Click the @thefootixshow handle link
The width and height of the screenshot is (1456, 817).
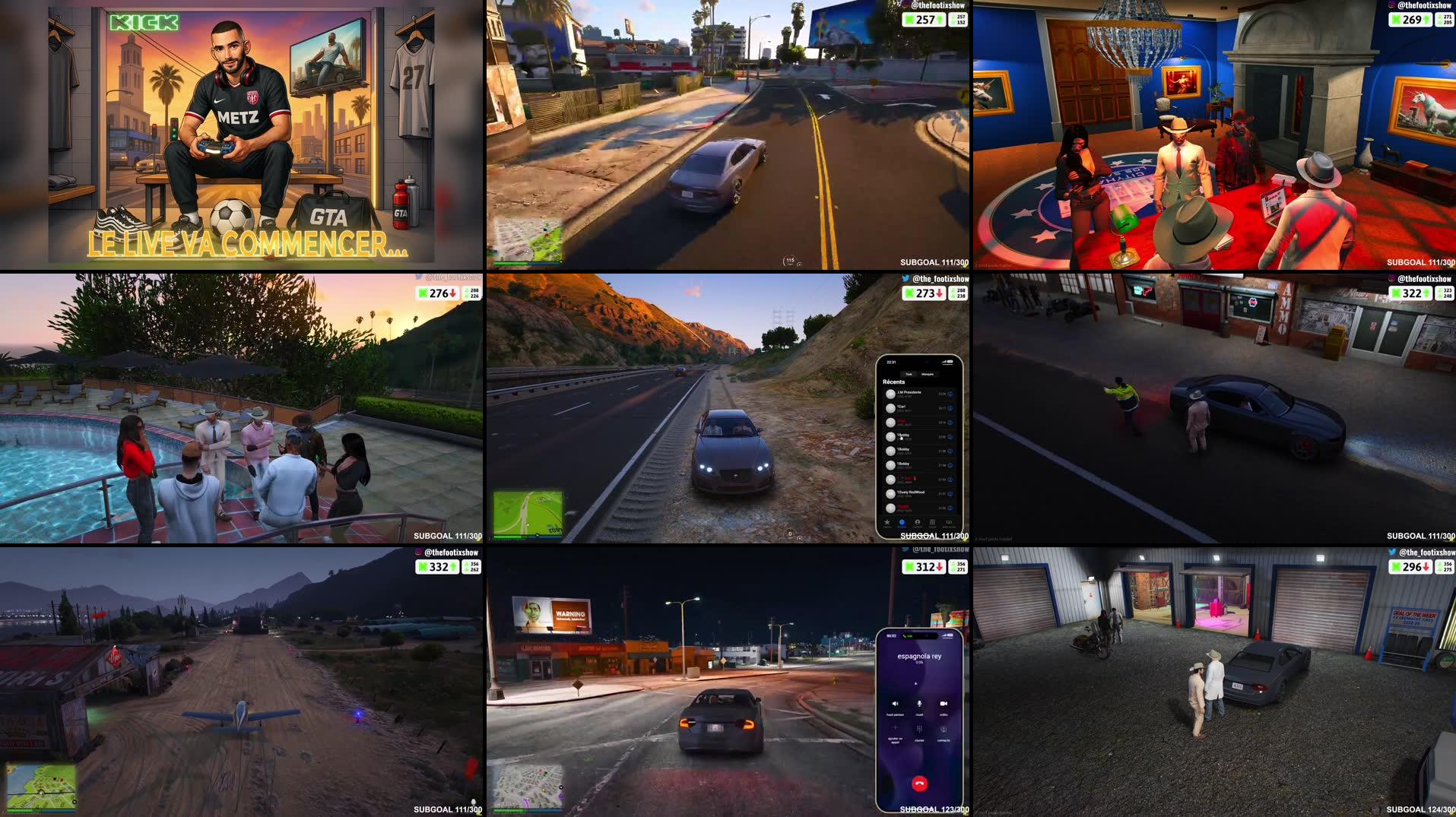1425,5
